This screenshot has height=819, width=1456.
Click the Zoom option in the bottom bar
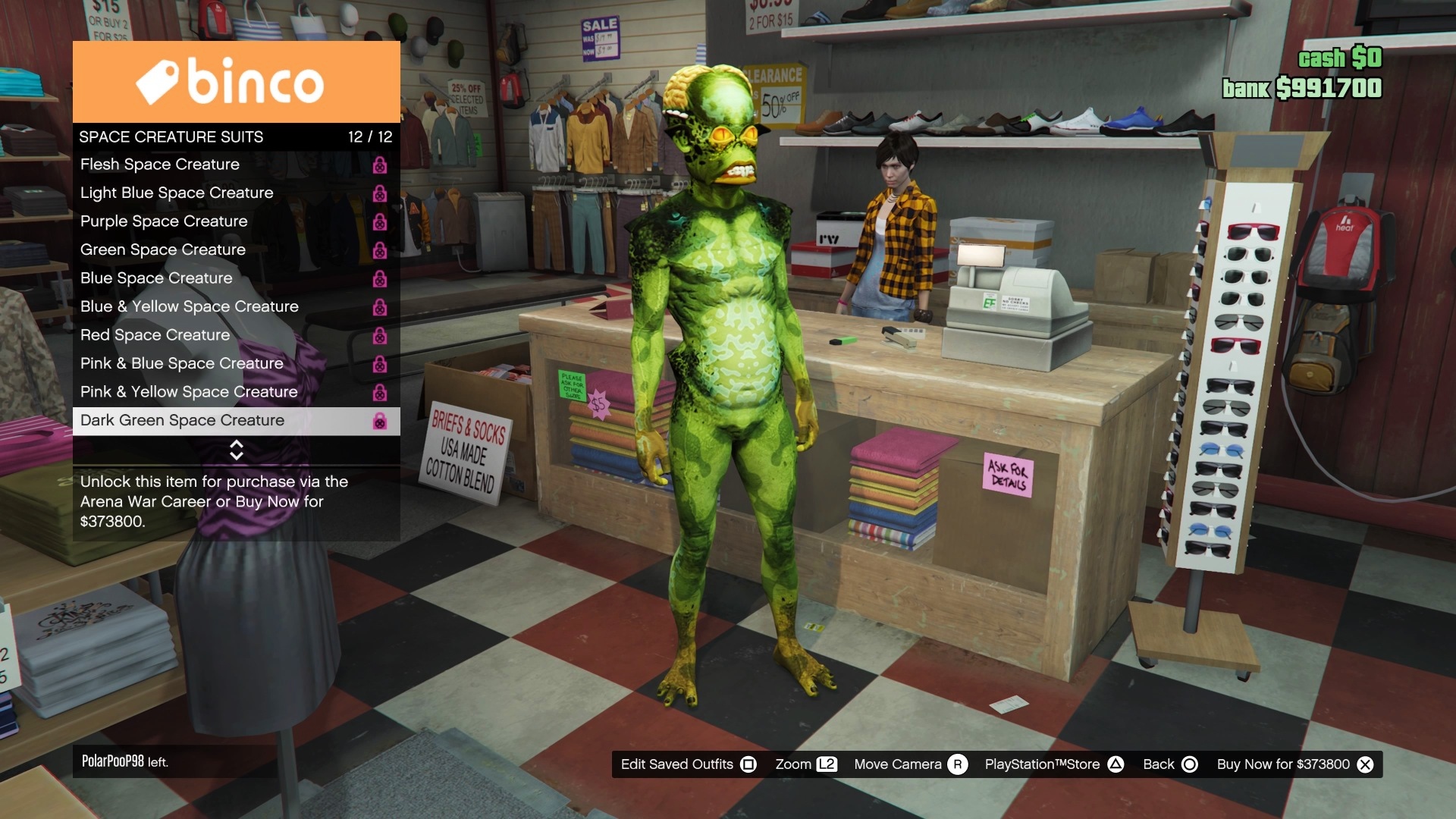point(805,764)
